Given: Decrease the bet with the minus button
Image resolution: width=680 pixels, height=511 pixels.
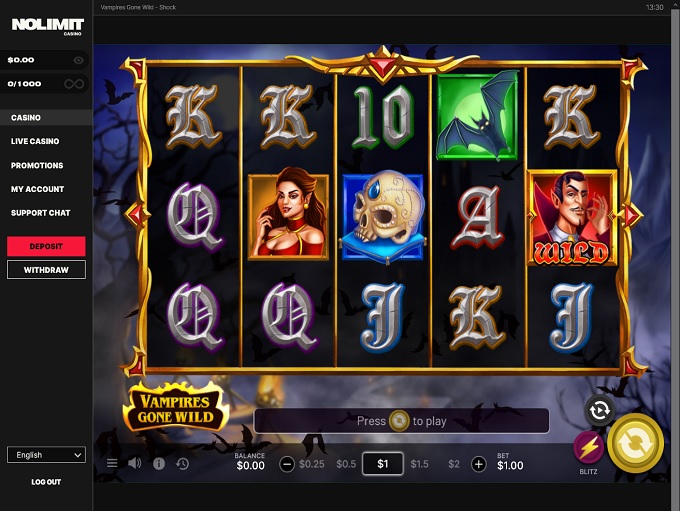Looking at the screenshot, I should click(287, 464).
